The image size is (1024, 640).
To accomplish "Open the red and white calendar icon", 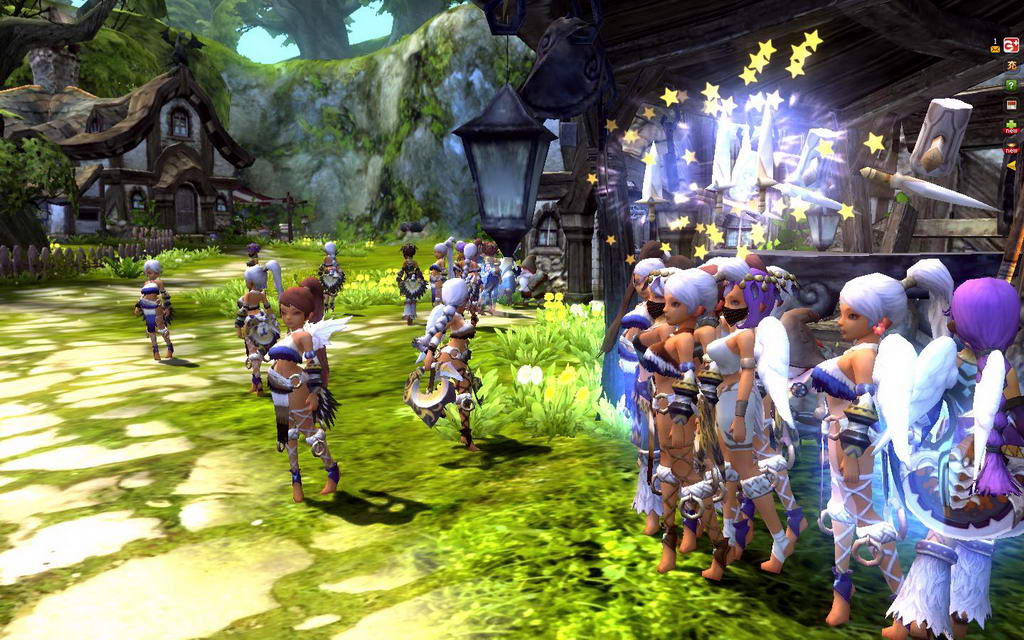I will [1011, 106].
